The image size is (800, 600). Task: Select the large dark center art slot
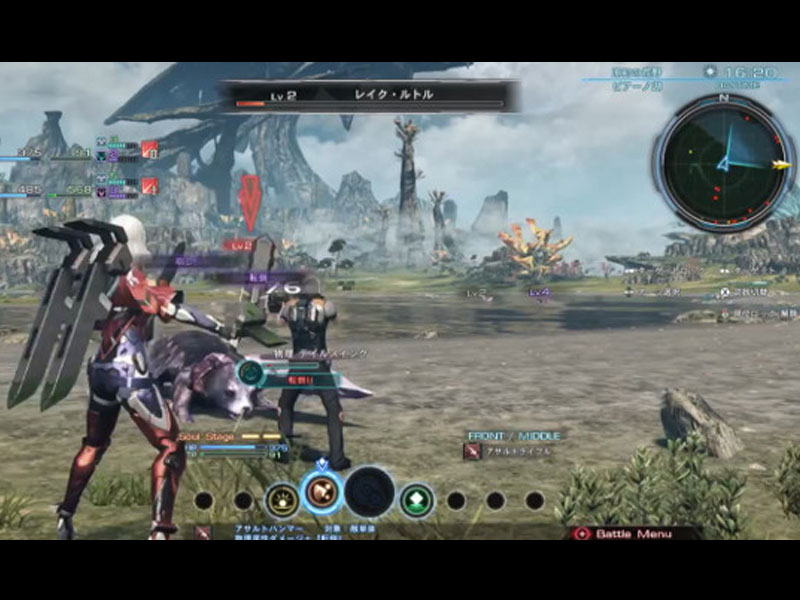pos(369,492)
